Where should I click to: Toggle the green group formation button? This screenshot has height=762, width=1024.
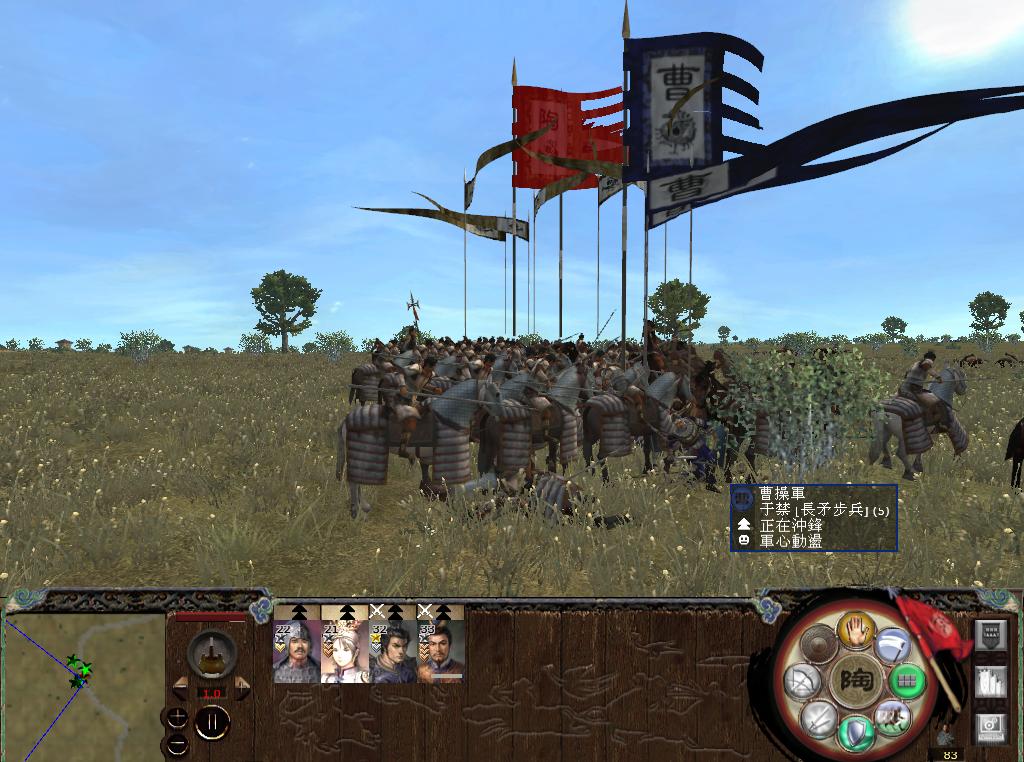click(x=908, y=681)
